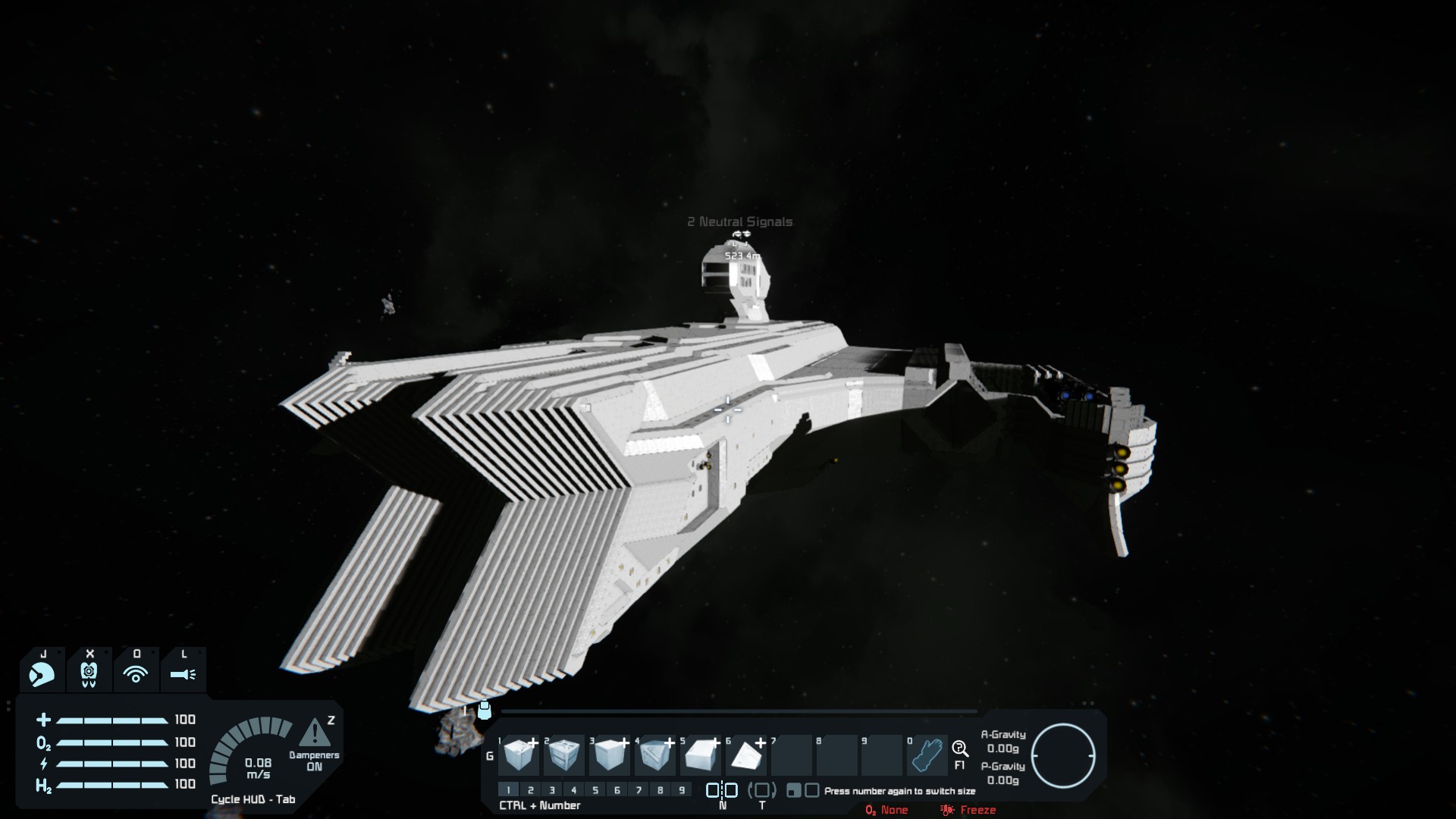1456x819 pixels.
Task: Toggle the jetpack icon
Action: 89,673
